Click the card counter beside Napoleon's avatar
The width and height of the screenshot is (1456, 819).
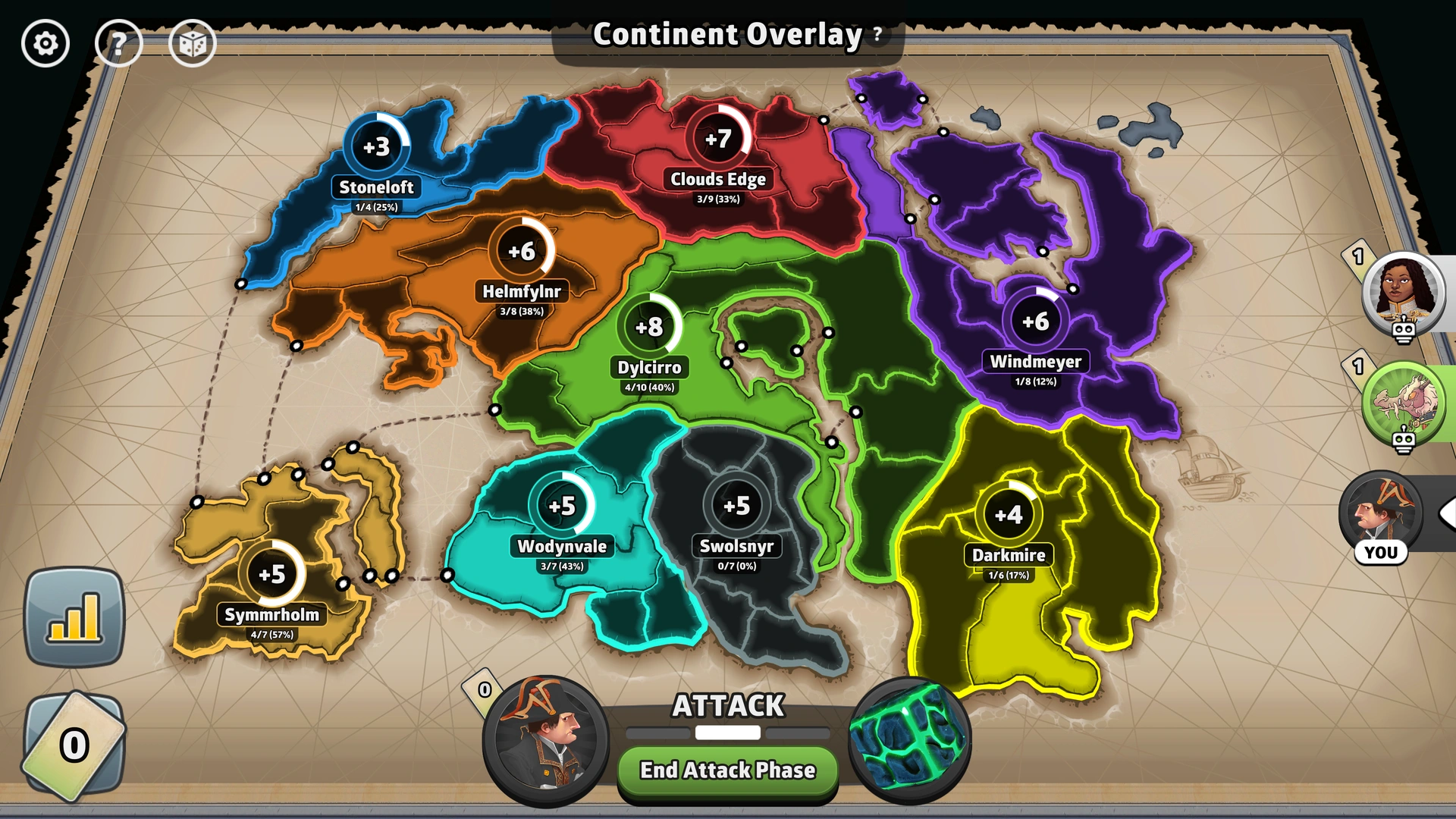point(483,691)
